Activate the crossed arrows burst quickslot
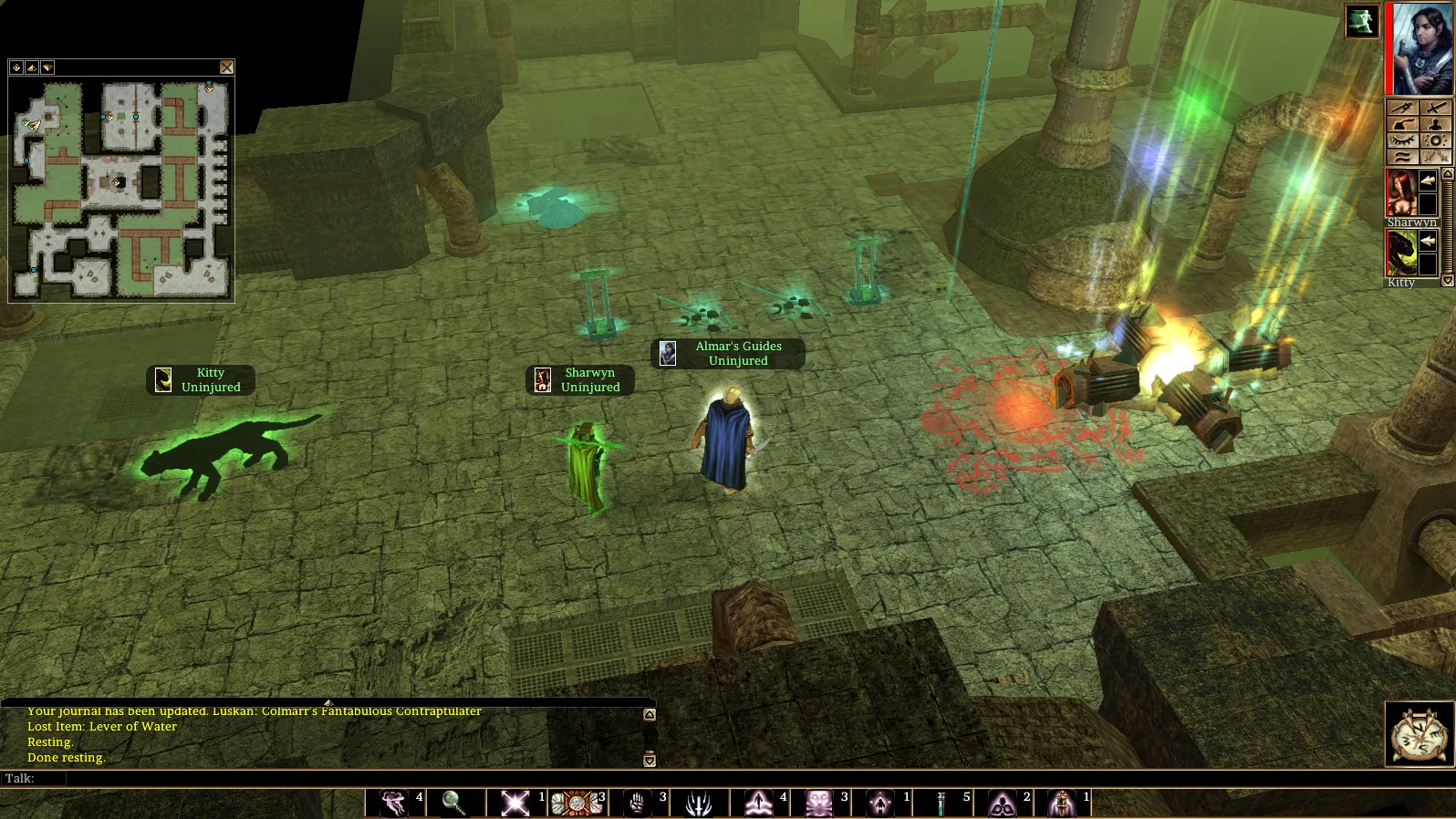Viewport: 1456px width, 819px height. coord(515,803)
